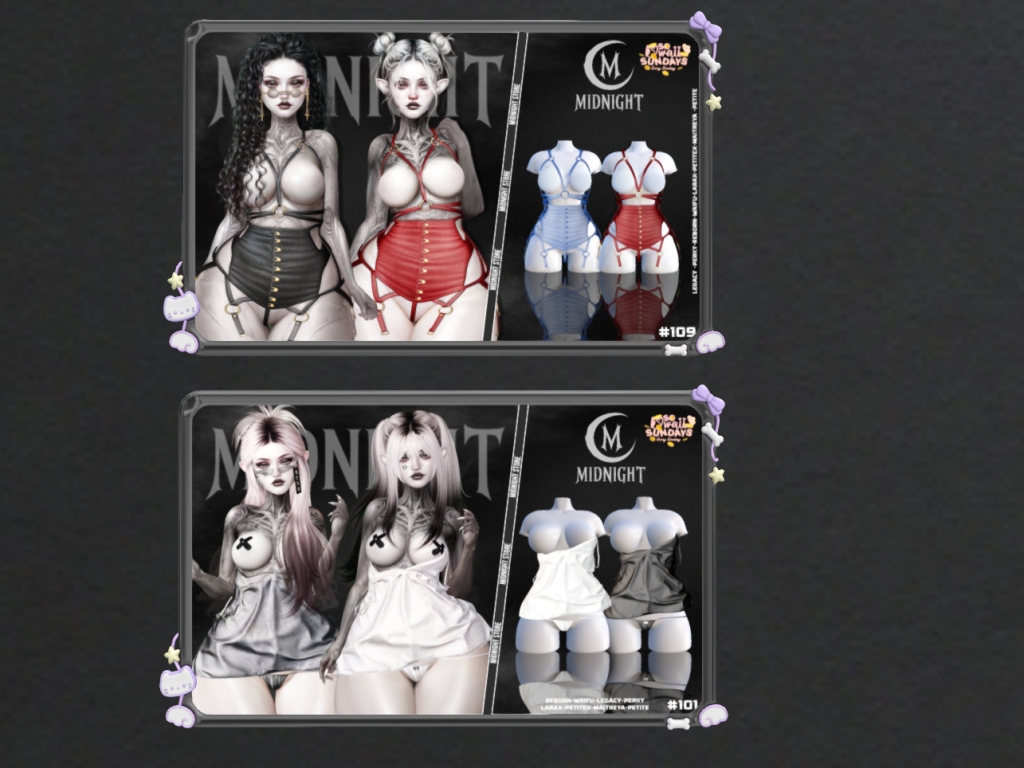This screenshot has width=1024, height=768.
Task: Select the Midnight #109 harness outfit vendor board
Action: pos(447,187)
